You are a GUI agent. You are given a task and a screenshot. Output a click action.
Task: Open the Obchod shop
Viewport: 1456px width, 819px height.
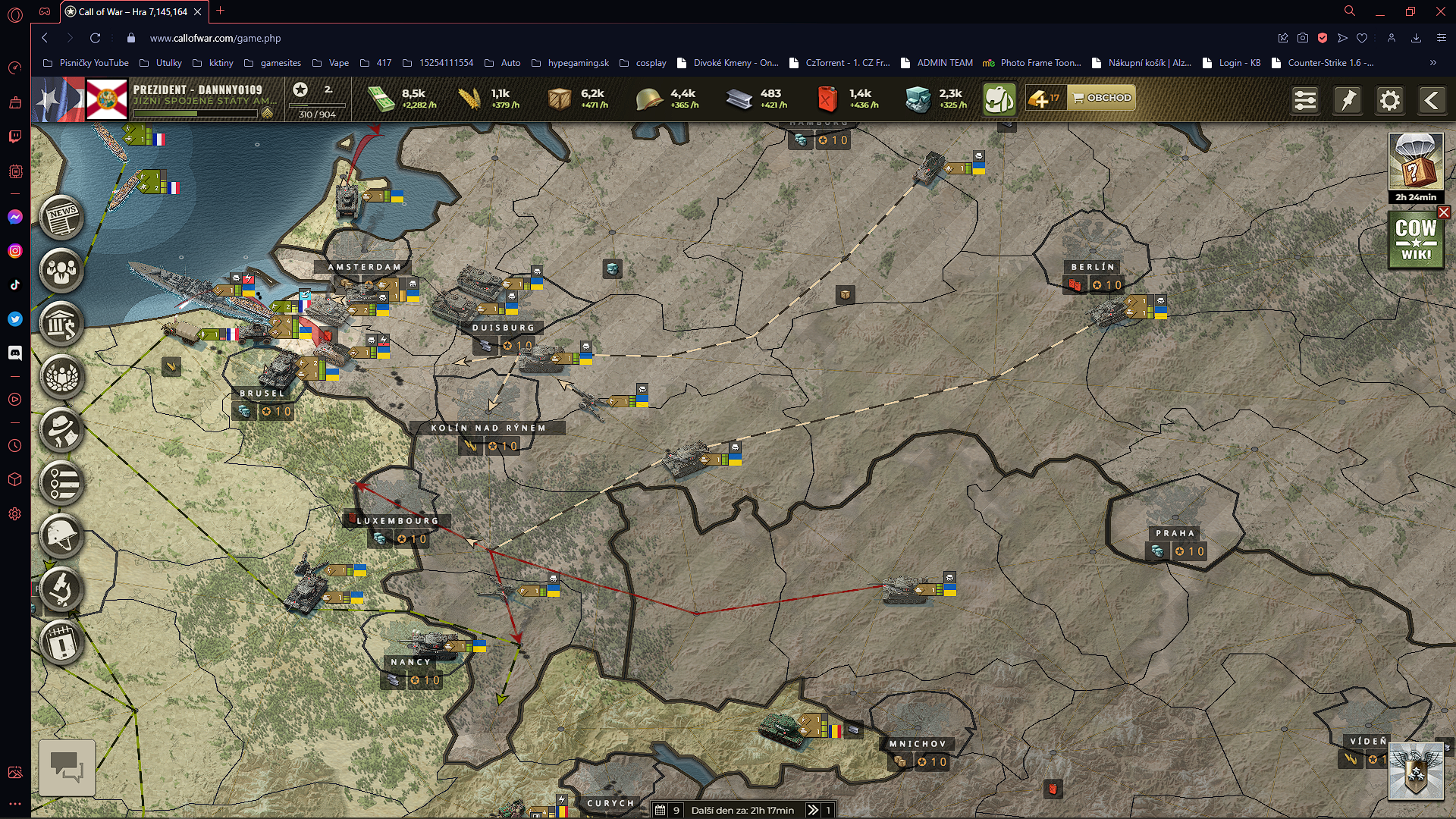coord(1102,98)
